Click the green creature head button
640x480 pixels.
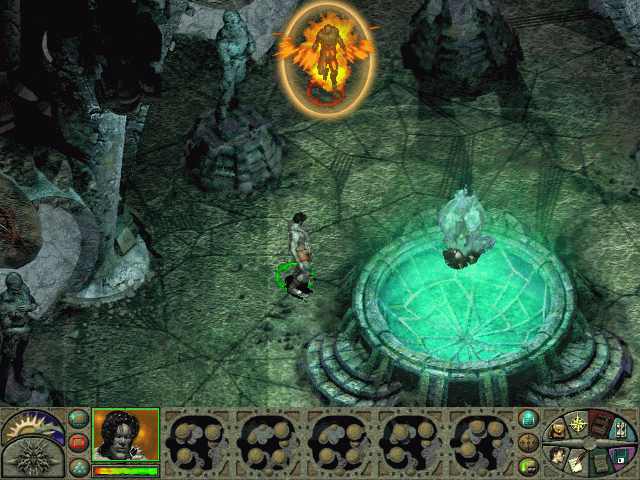(529, 465)
